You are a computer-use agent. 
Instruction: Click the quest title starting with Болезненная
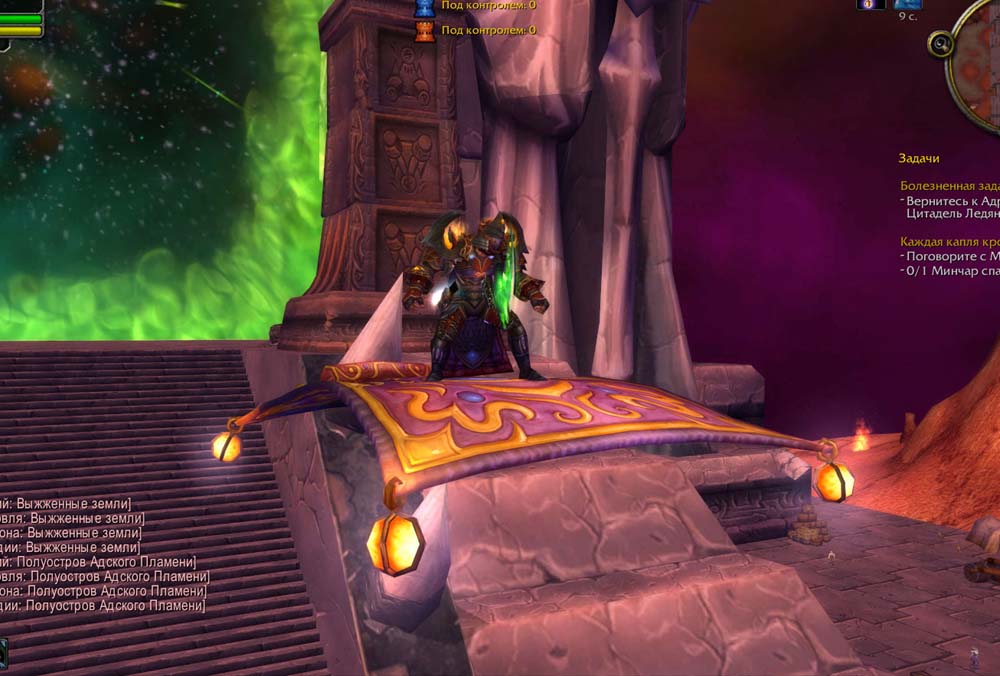pyautogui.click(x=949, y=185)
